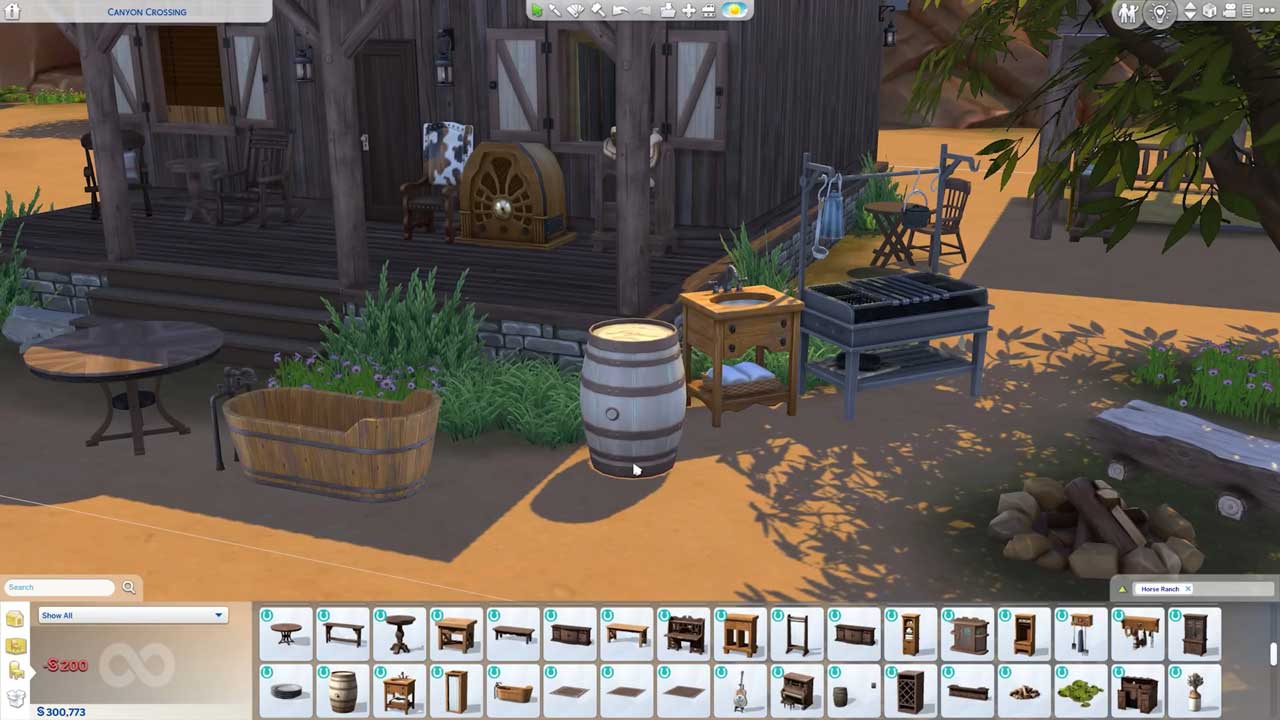
Task: Return to the home lot icon
Action: (x=13, y=11)
